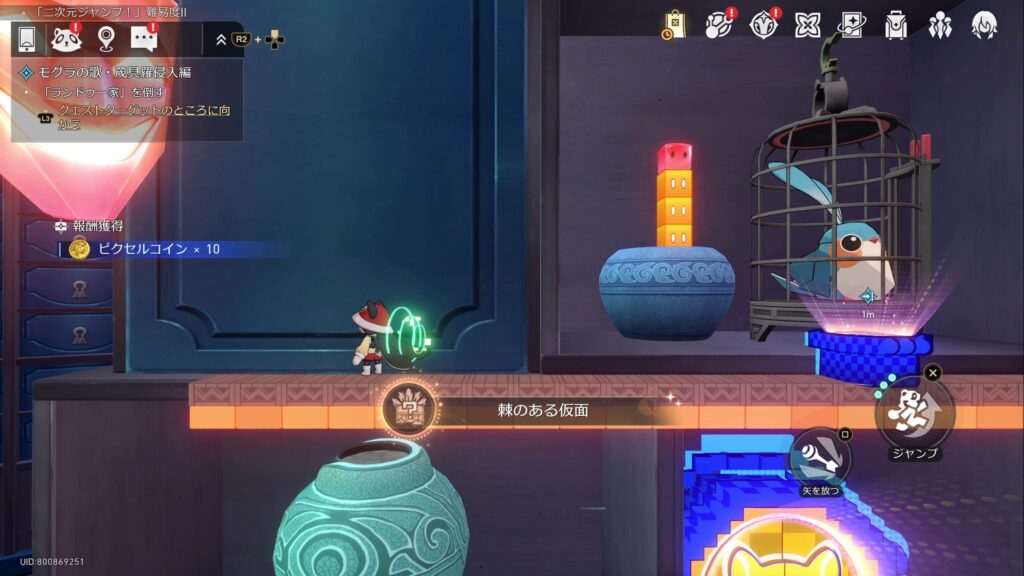
Task: Click the four-petal flower icon
Action: click(807, 25)
